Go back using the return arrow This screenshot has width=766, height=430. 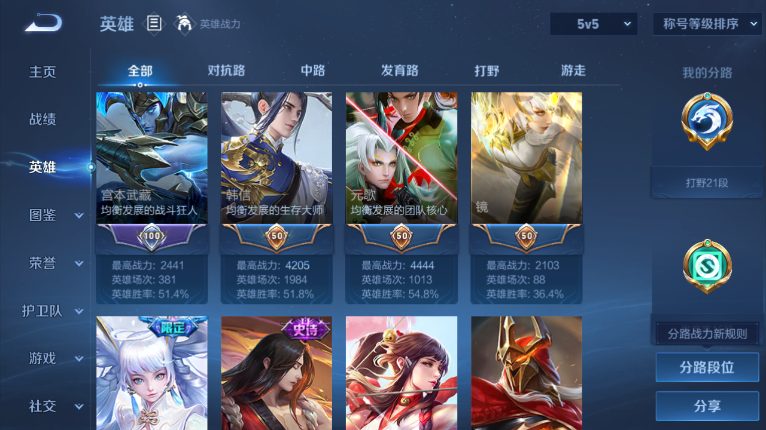point(43,23)
